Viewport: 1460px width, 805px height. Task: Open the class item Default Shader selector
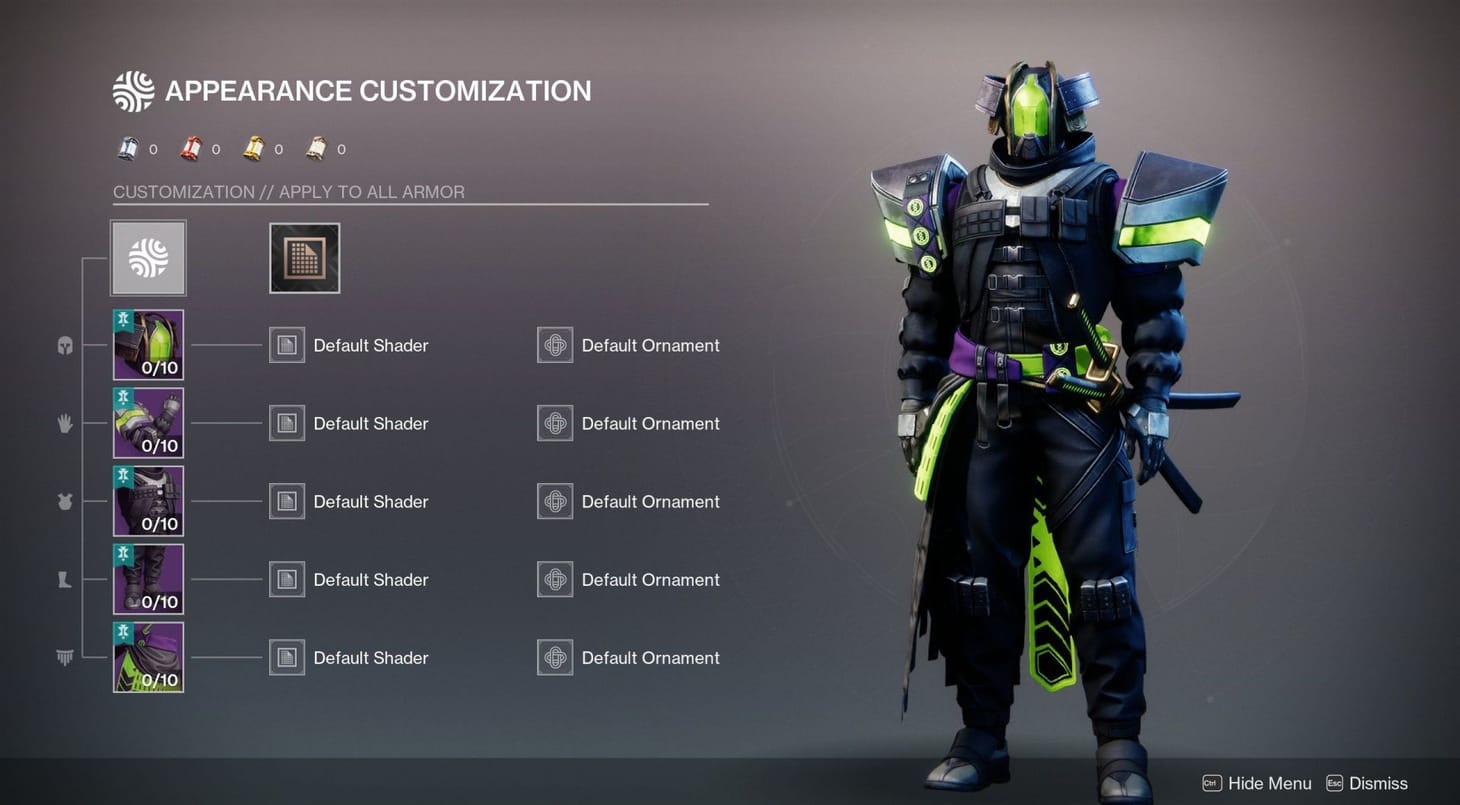tap(287, 657)
